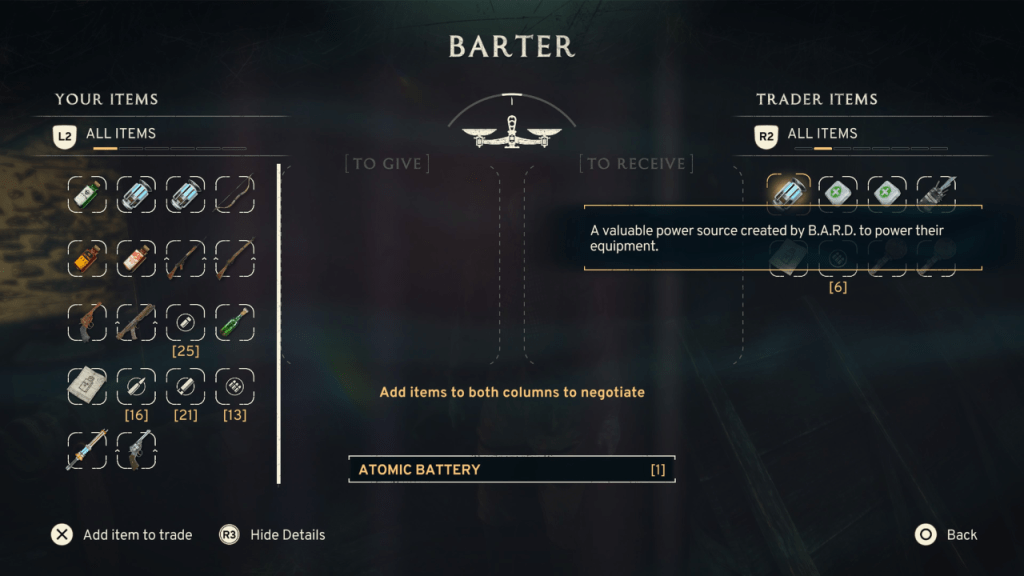Select the ammo stack of 21
The image size is (1024, 576).
pyautogui.click(x=185, y=386)
